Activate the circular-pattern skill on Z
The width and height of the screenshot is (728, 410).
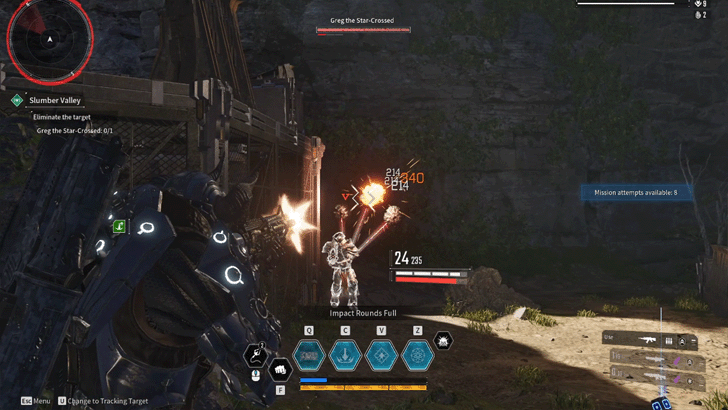[417, 354]
